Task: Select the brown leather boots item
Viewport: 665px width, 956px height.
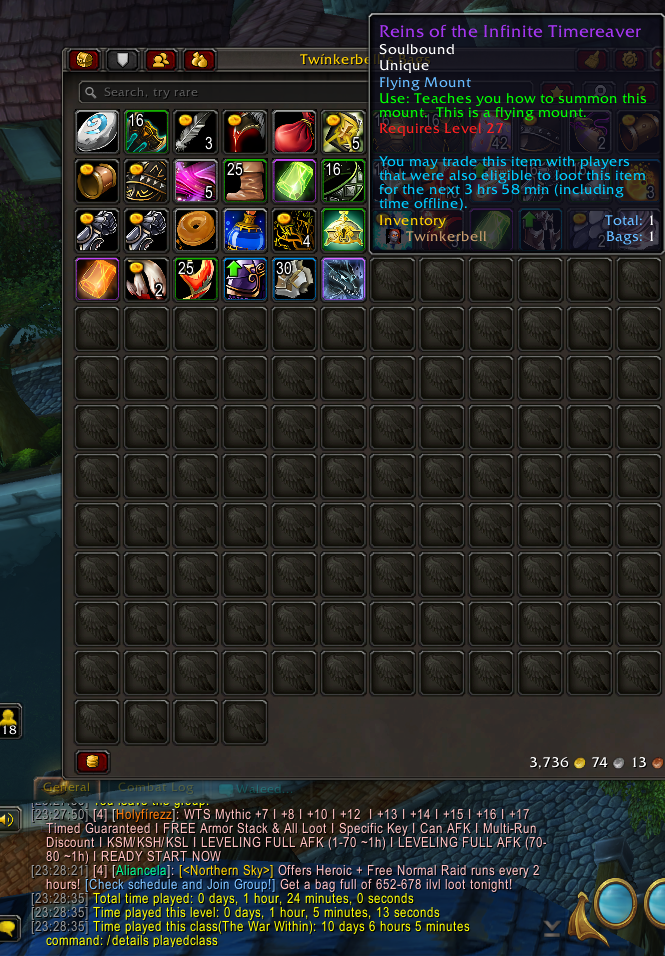Action: point(245,180)
